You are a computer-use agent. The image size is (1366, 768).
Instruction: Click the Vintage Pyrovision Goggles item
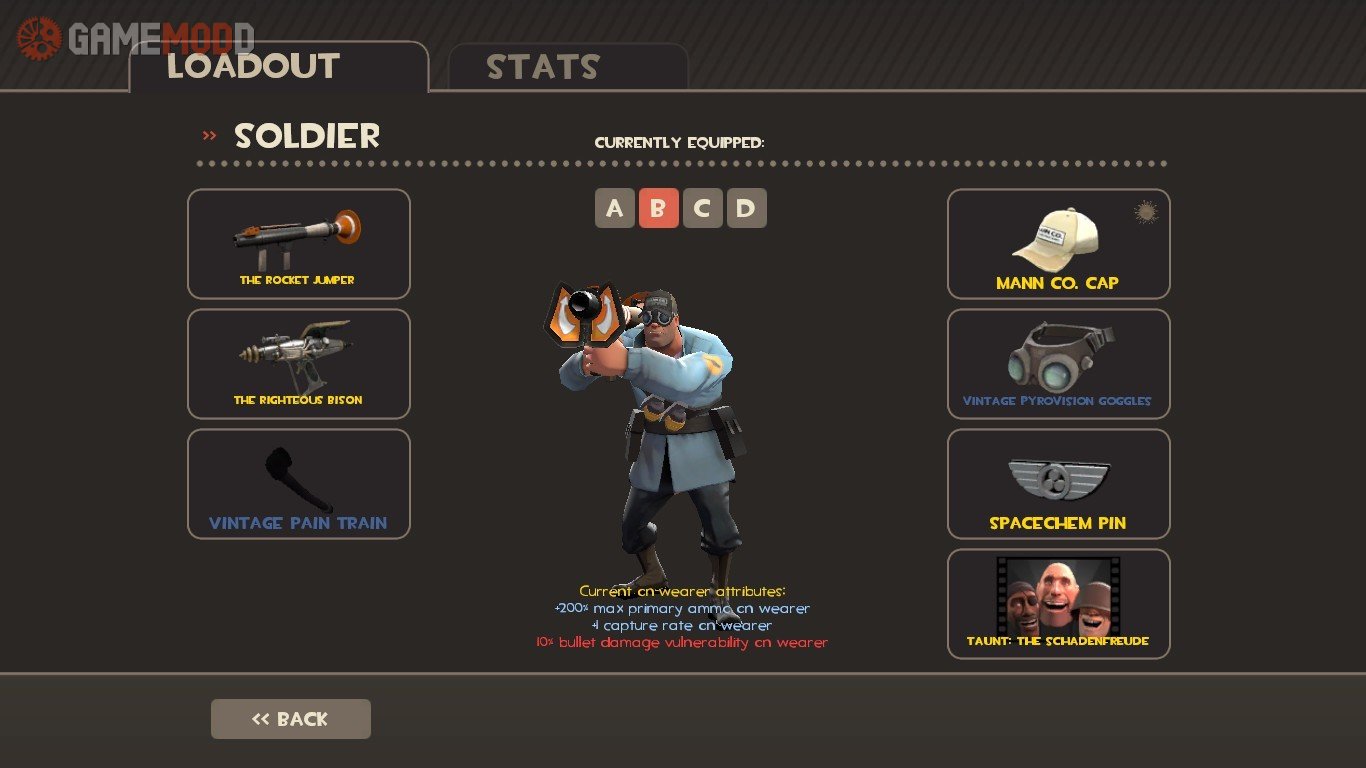coord(1058,363)
